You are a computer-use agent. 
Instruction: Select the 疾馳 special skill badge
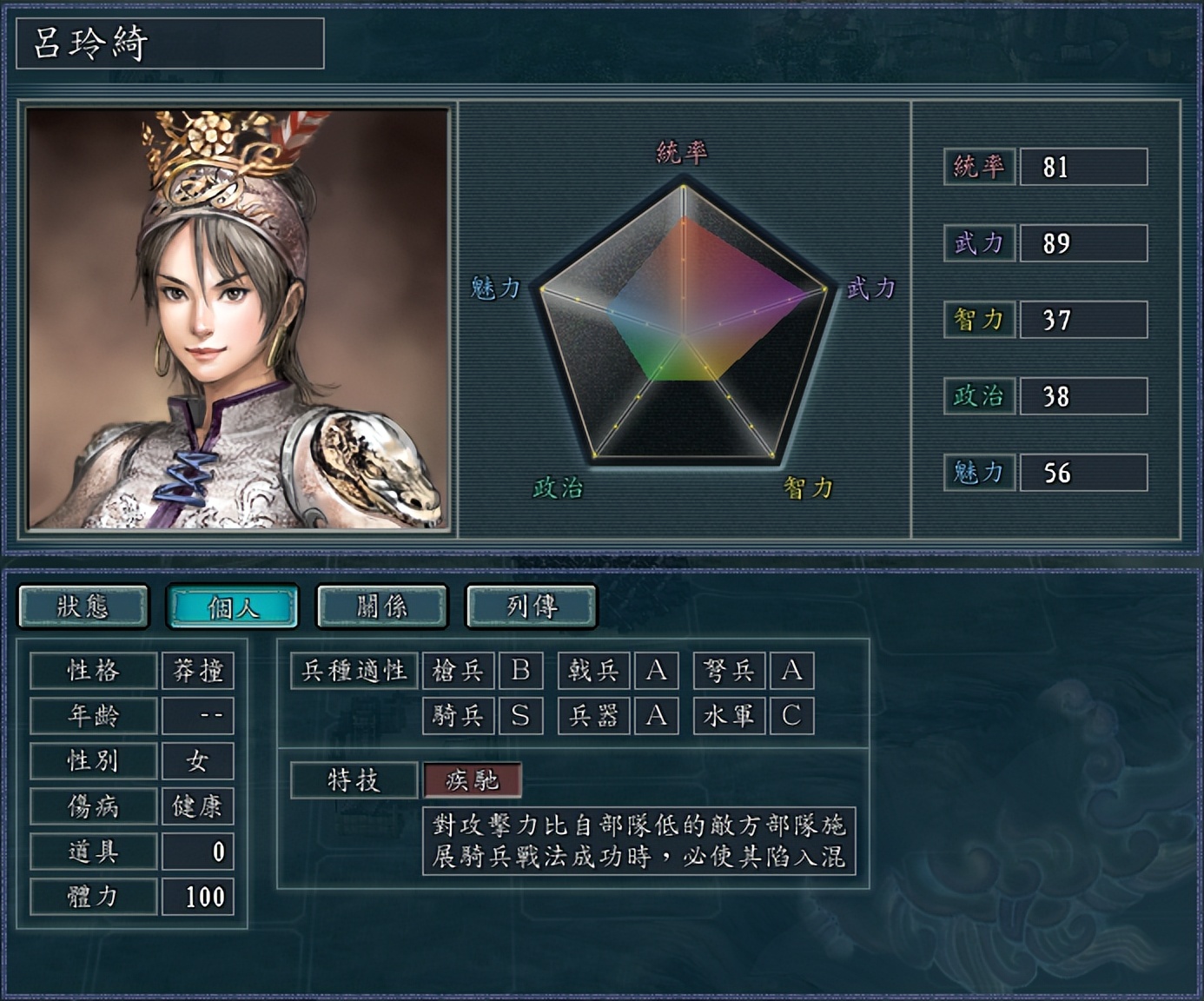pos(473,780)
